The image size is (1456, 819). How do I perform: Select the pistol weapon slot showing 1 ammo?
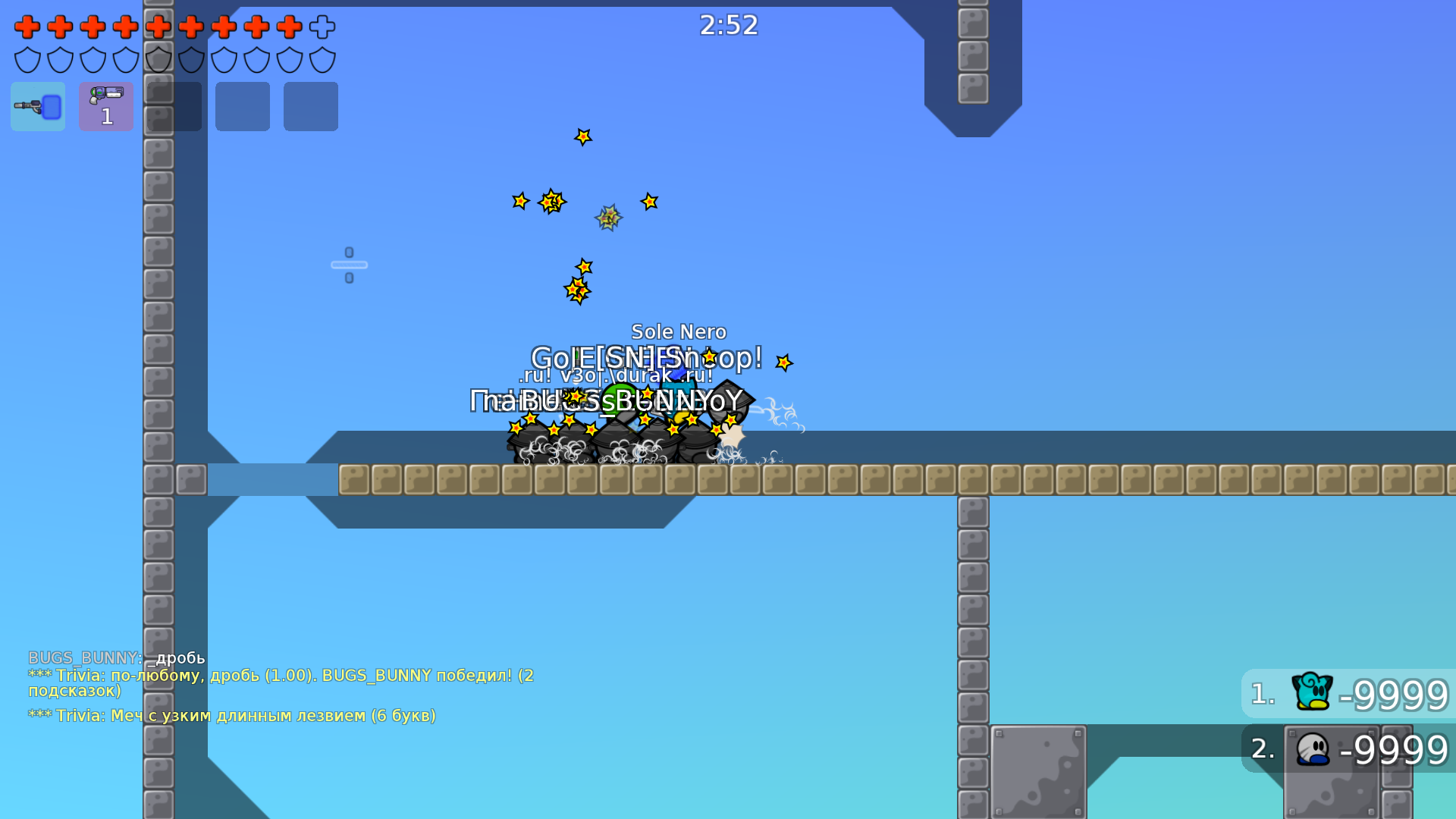105,106
